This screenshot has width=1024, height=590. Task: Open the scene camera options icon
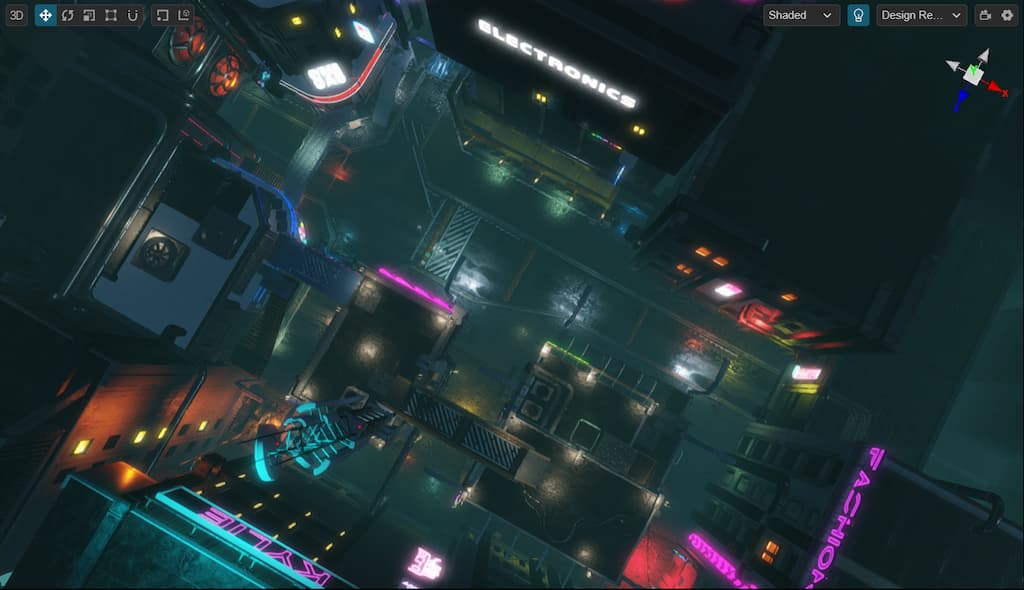(x=985, y=15)
